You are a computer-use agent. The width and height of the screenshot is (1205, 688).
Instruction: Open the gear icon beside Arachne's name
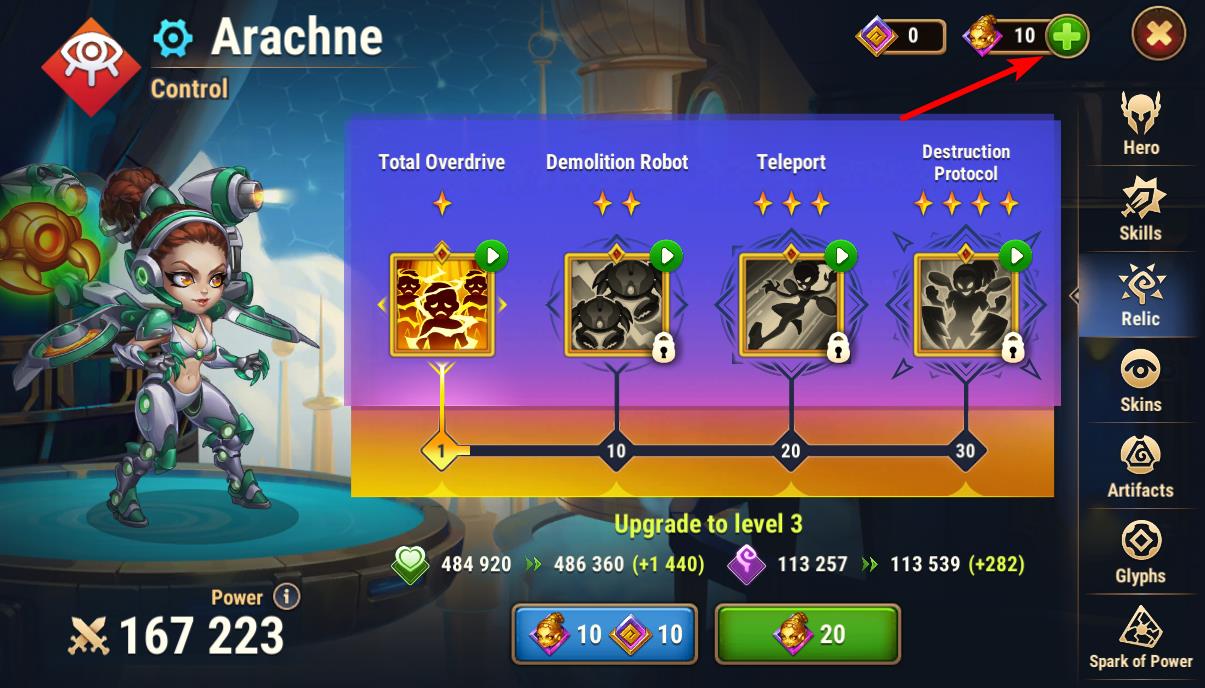coord(173,38)
